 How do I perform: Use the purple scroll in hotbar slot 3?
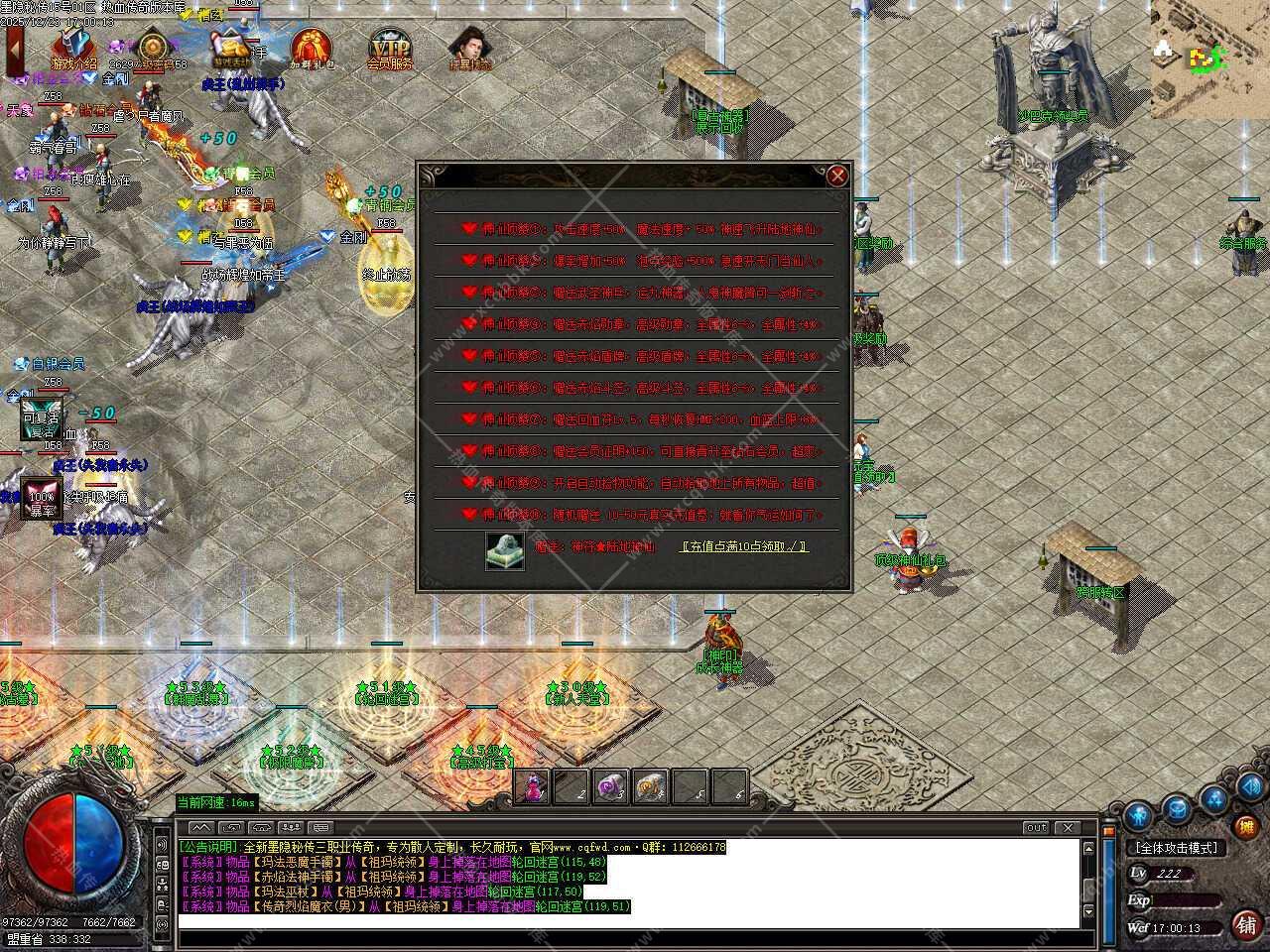[609, 786]
